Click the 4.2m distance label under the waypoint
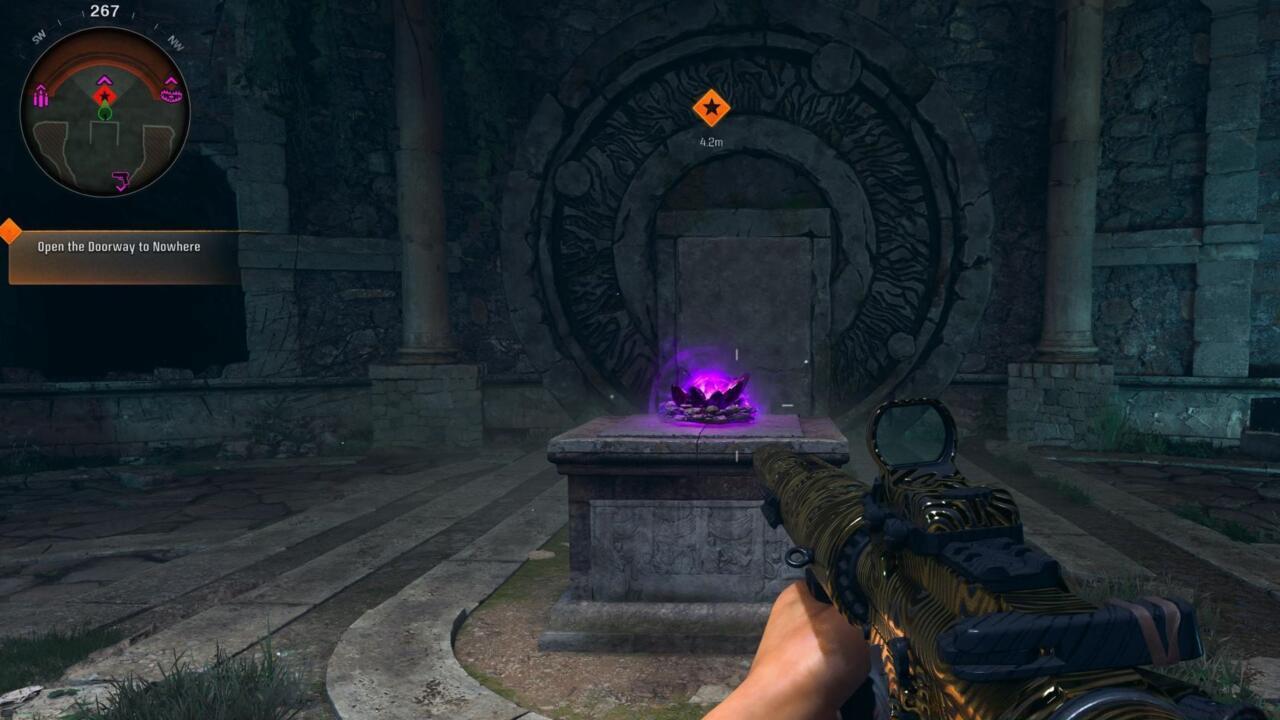 pyautogui.click(x=710, y=143)
